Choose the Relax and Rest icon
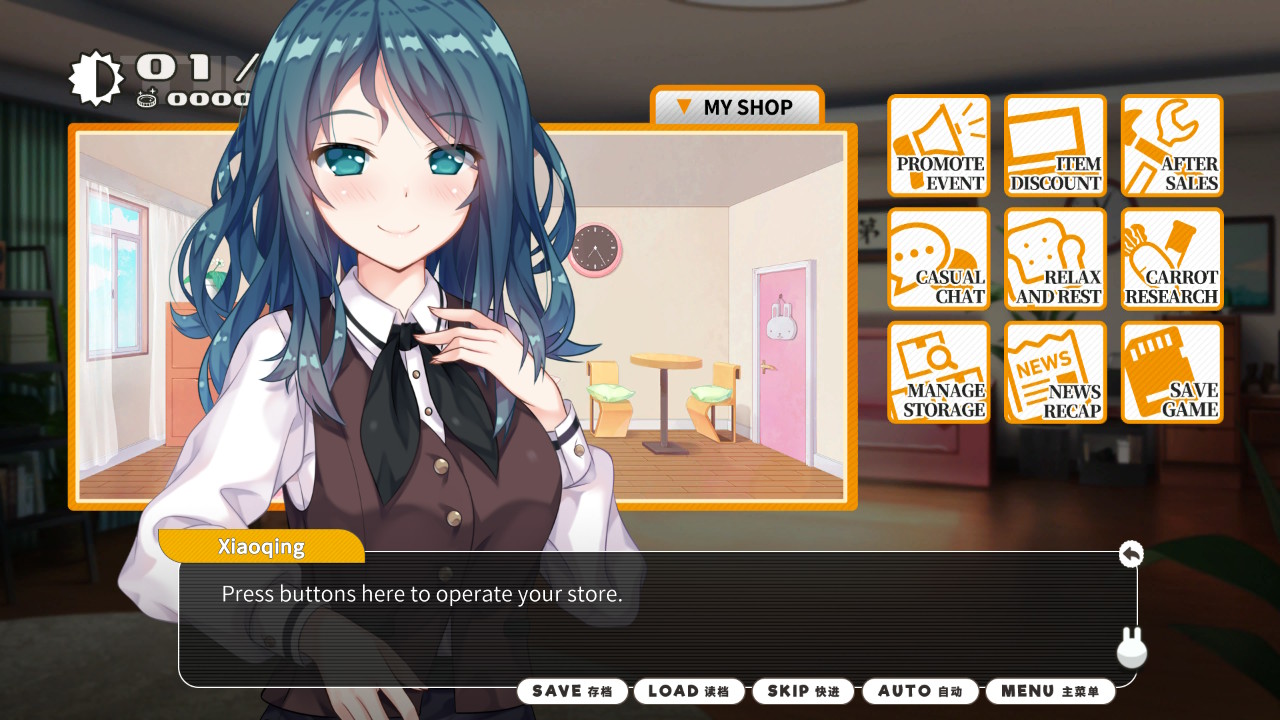The width and height of the screenshot is (1280, 720). tap(1055, 260)
